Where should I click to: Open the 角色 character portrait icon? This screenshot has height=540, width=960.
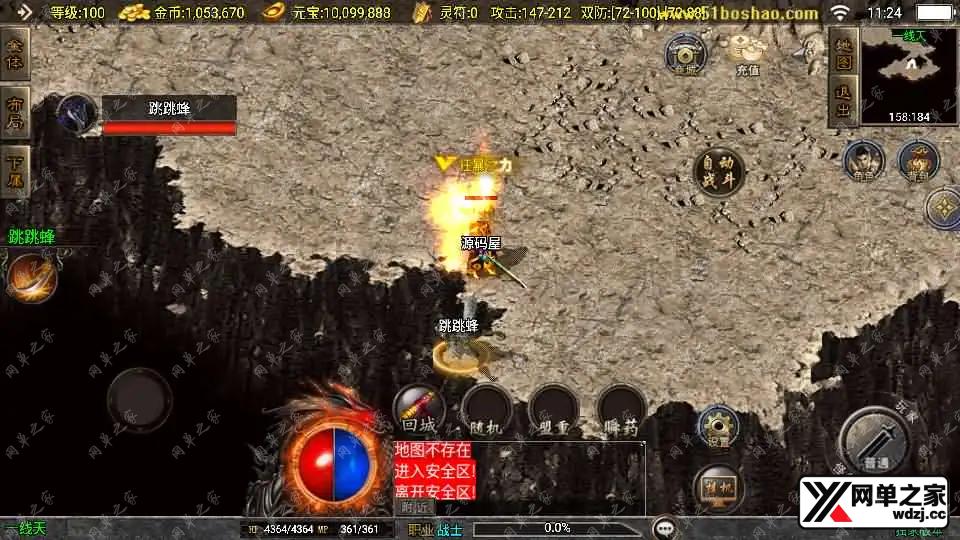pos(862,161)
